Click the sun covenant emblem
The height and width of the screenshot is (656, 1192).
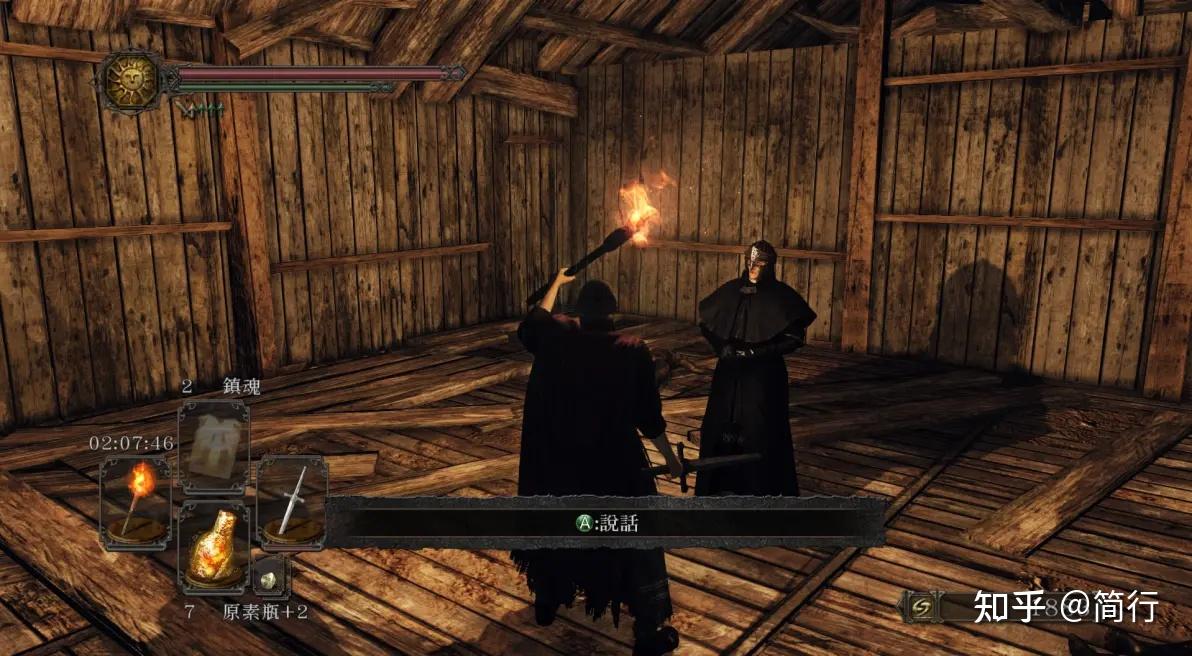point(130,80)
